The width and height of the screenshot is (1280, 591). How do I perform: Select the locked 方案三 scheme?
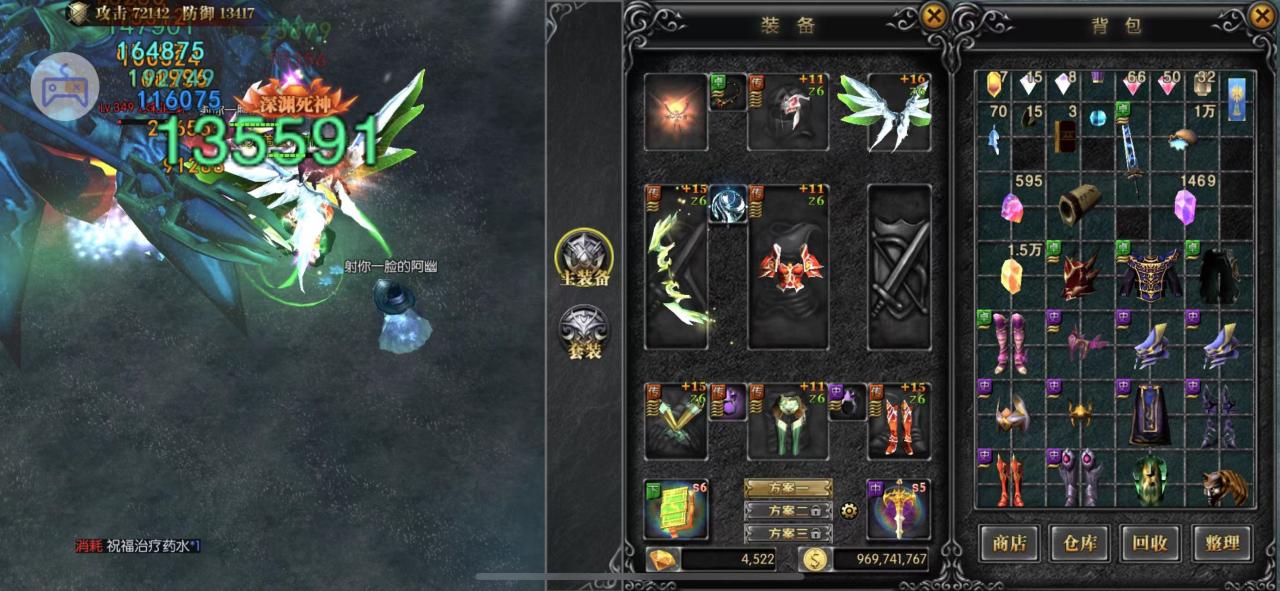point(788,532)
